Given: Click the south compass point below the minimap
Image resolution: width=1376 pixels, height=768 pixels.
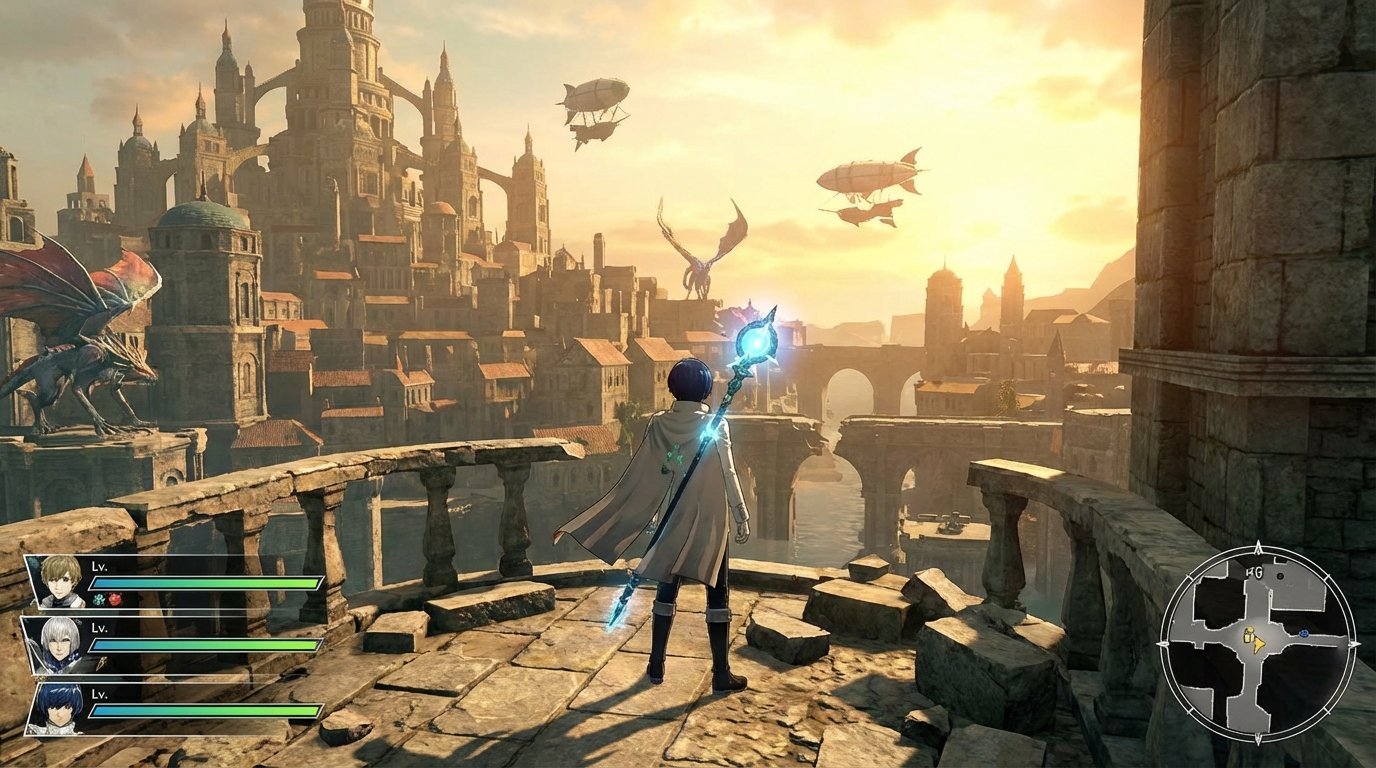Looking at the screenshot, I should (x=1258, y=738).
